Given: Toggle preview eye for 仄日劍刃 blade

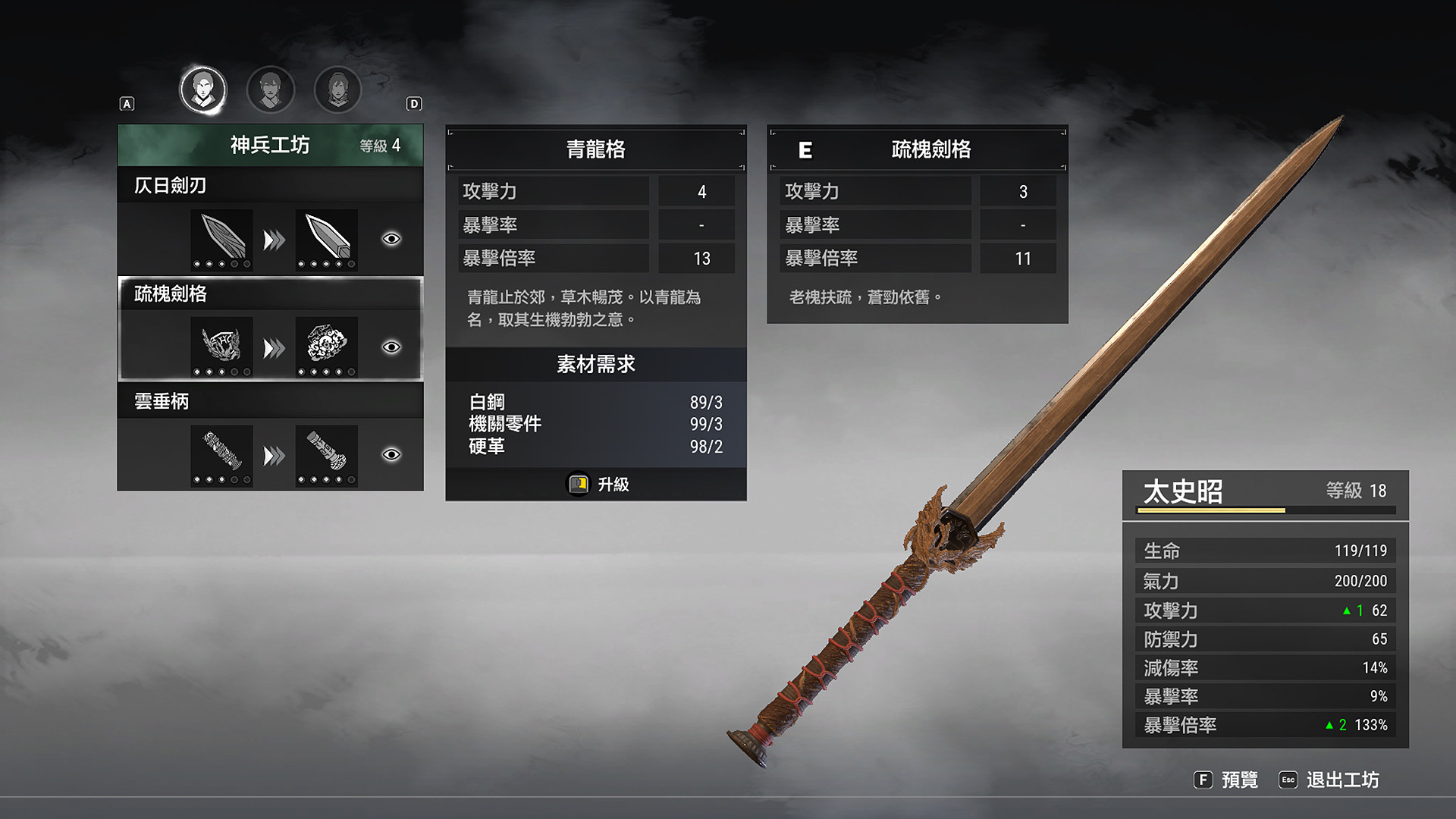Looking at the screenshot, I should point(391,238).
